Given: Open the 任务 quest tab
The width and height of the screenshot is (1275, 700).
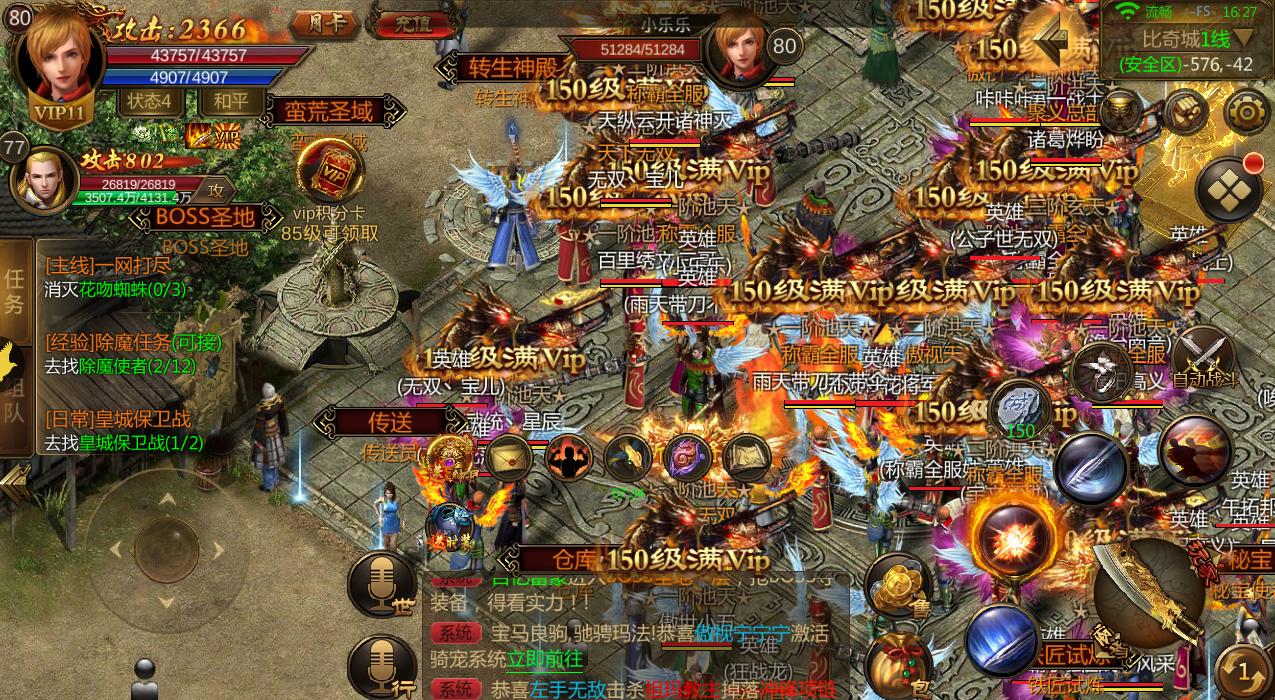Looking at the screenshot, I should [15, 291].
